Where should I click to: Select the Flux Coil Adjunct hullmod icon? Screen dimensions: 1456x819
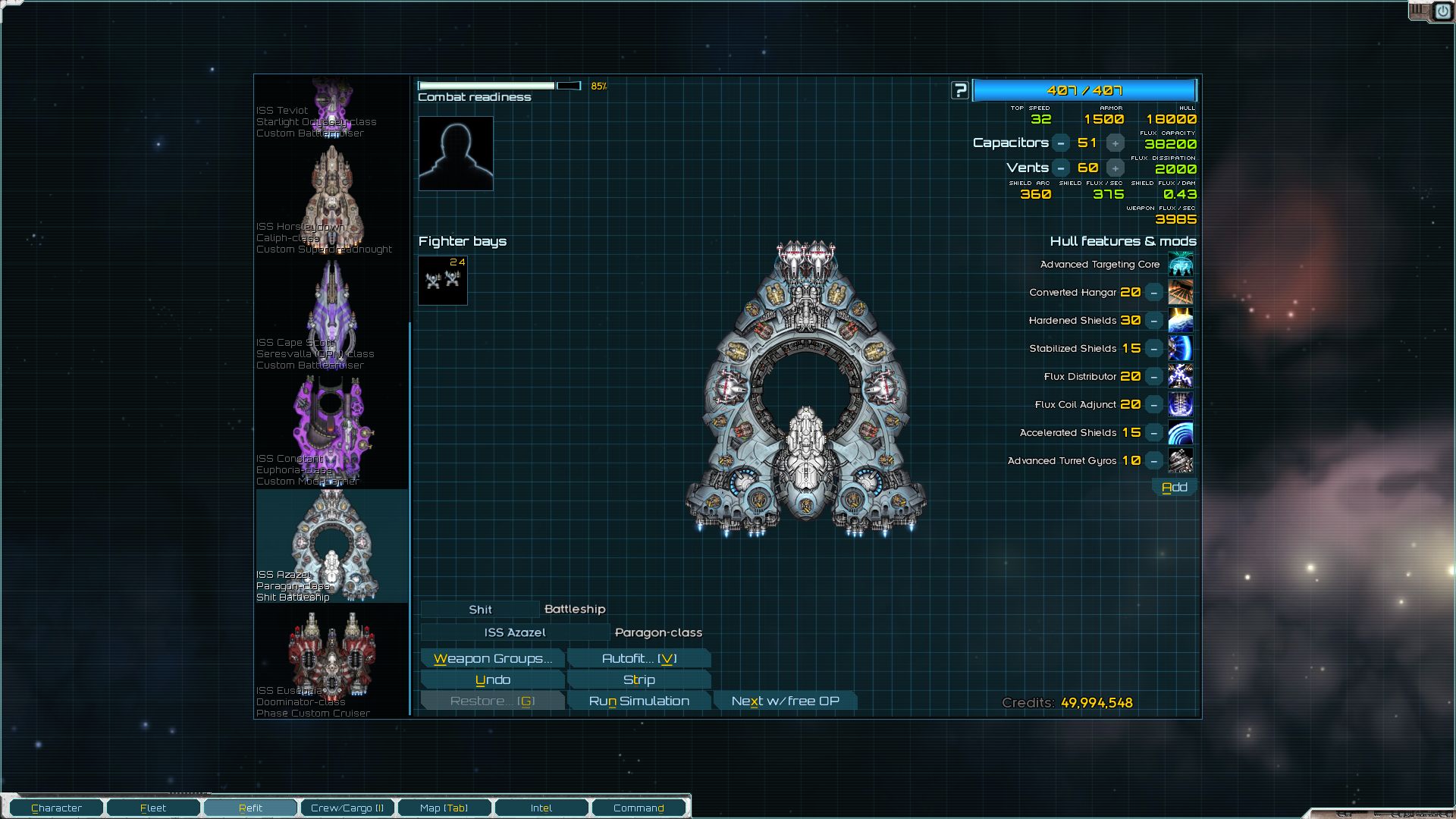point(1181,404)
